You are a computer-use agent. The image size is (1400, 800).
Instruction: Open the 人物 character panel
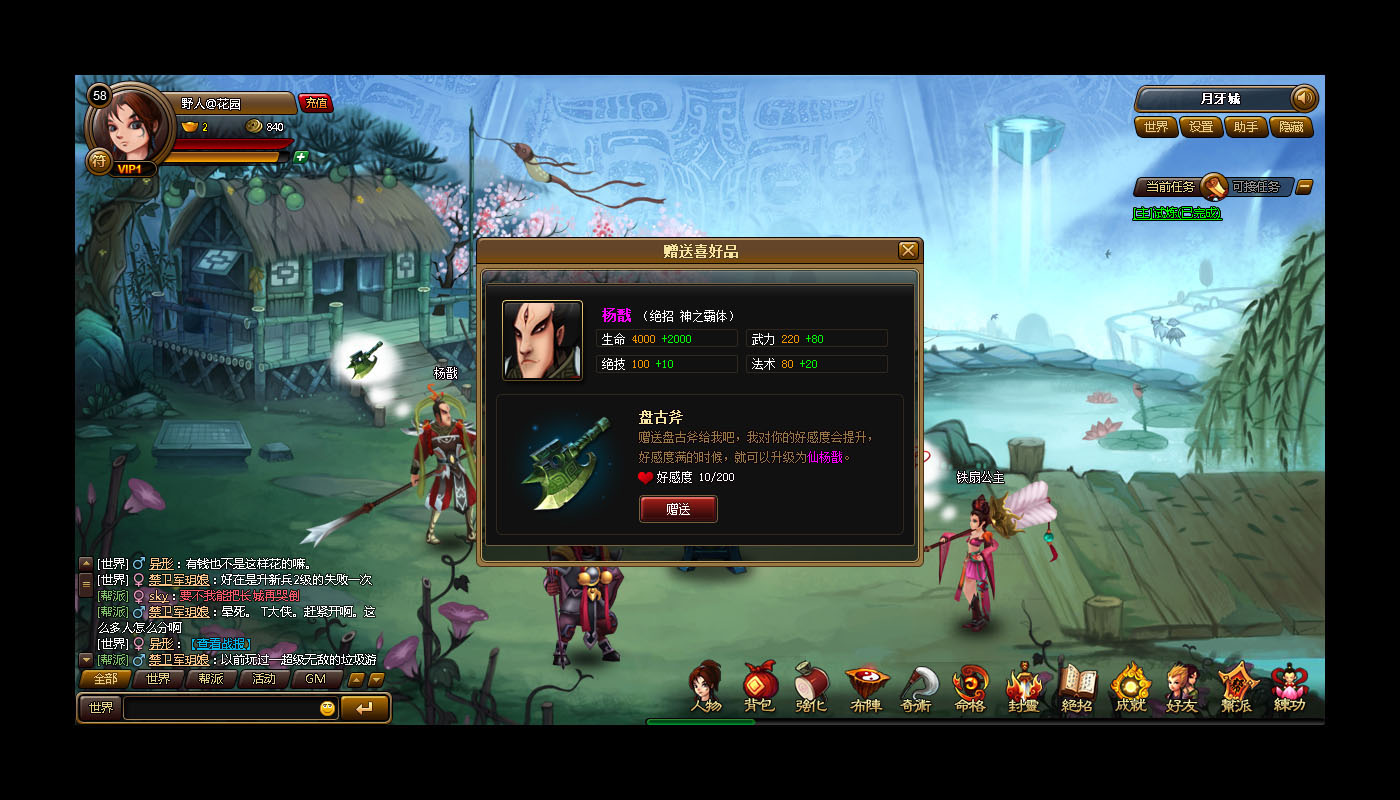coord(706,688)
